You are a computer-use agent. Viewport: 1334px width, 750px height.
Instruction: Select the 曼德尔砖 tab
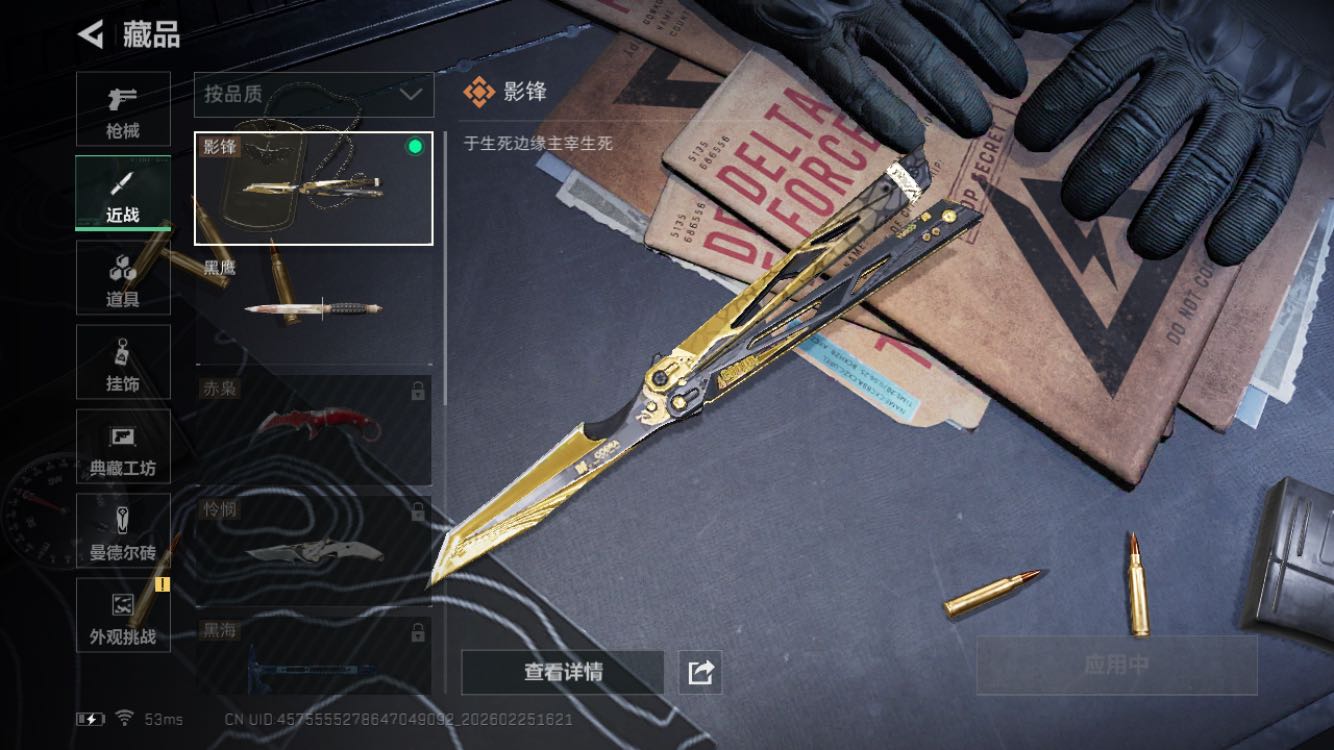(x=123, y=531)
